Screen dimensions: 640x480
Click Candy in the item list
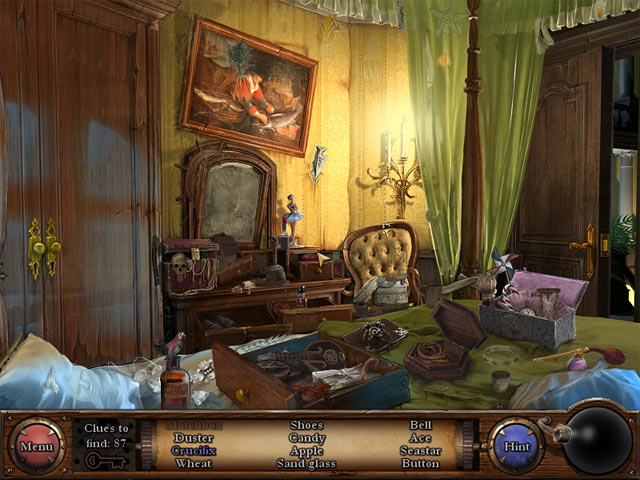[x=306, y=438]
